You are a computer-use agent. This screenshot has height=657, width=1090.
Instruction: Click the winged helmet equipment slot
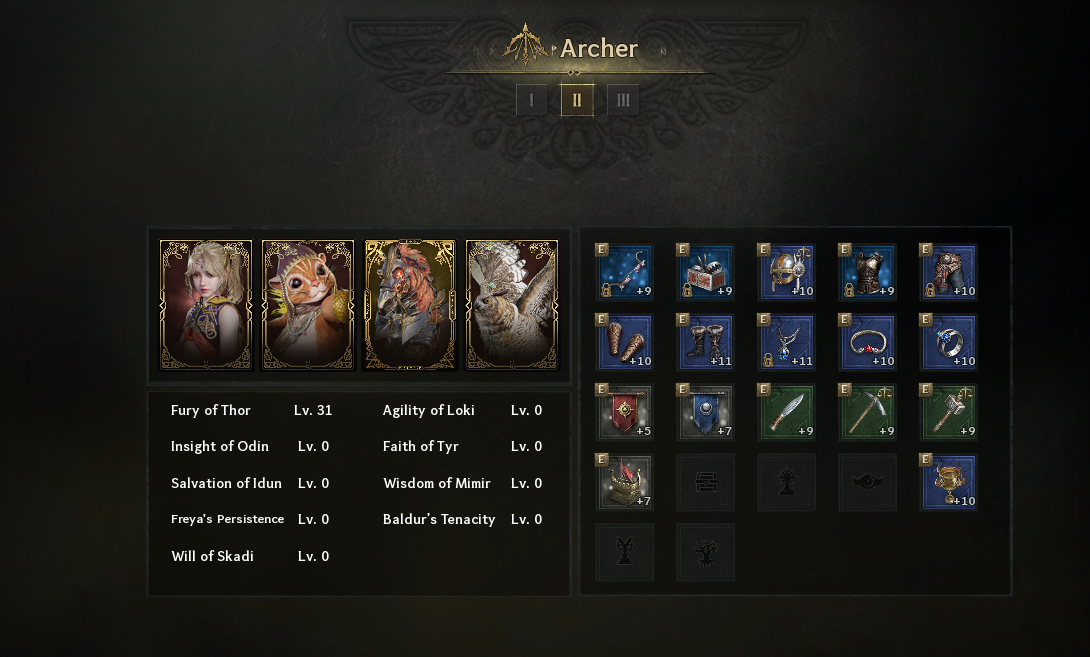tap(787, 273)
